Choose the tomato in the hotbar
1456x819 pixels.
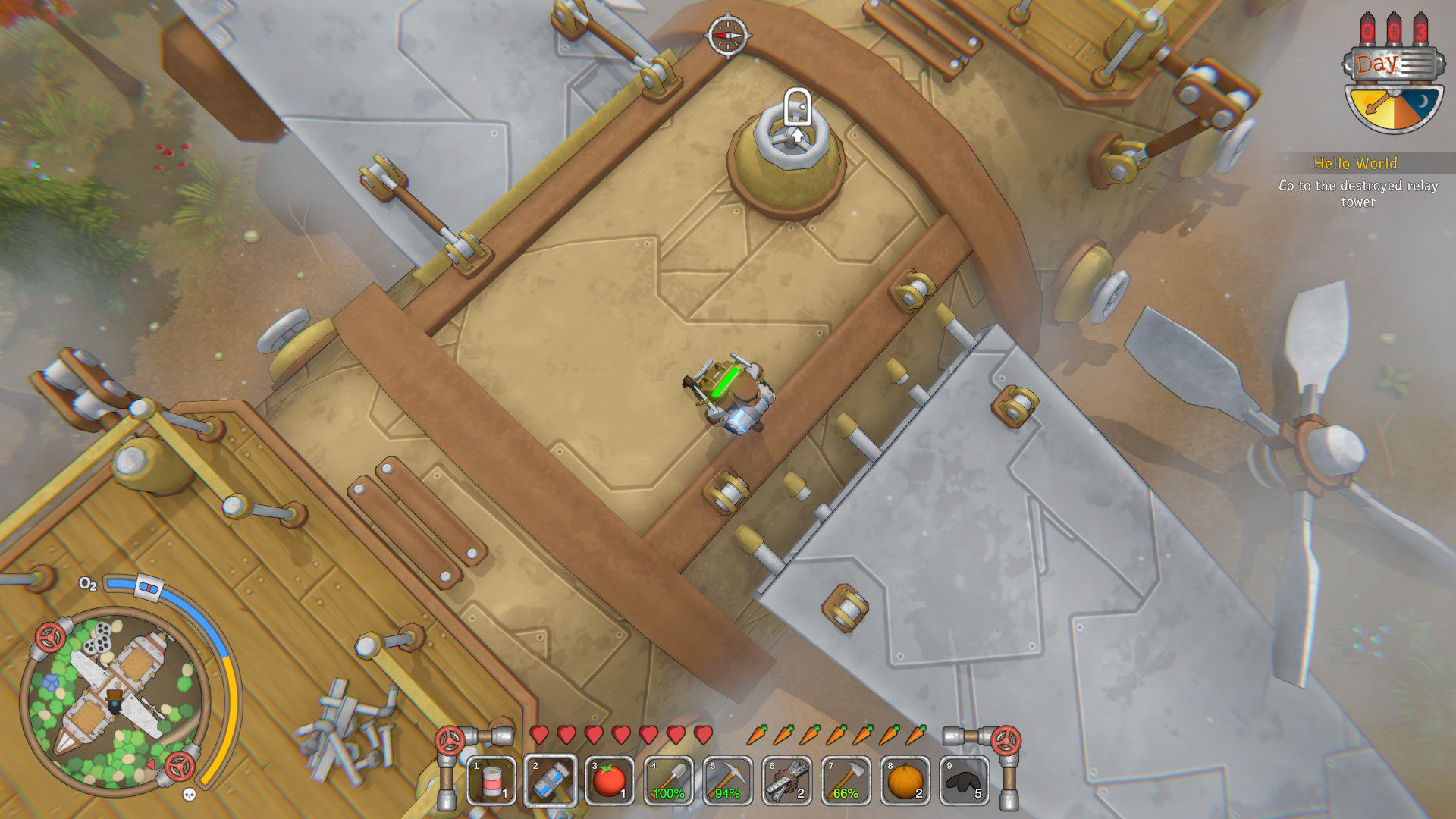tap(610, 780)
